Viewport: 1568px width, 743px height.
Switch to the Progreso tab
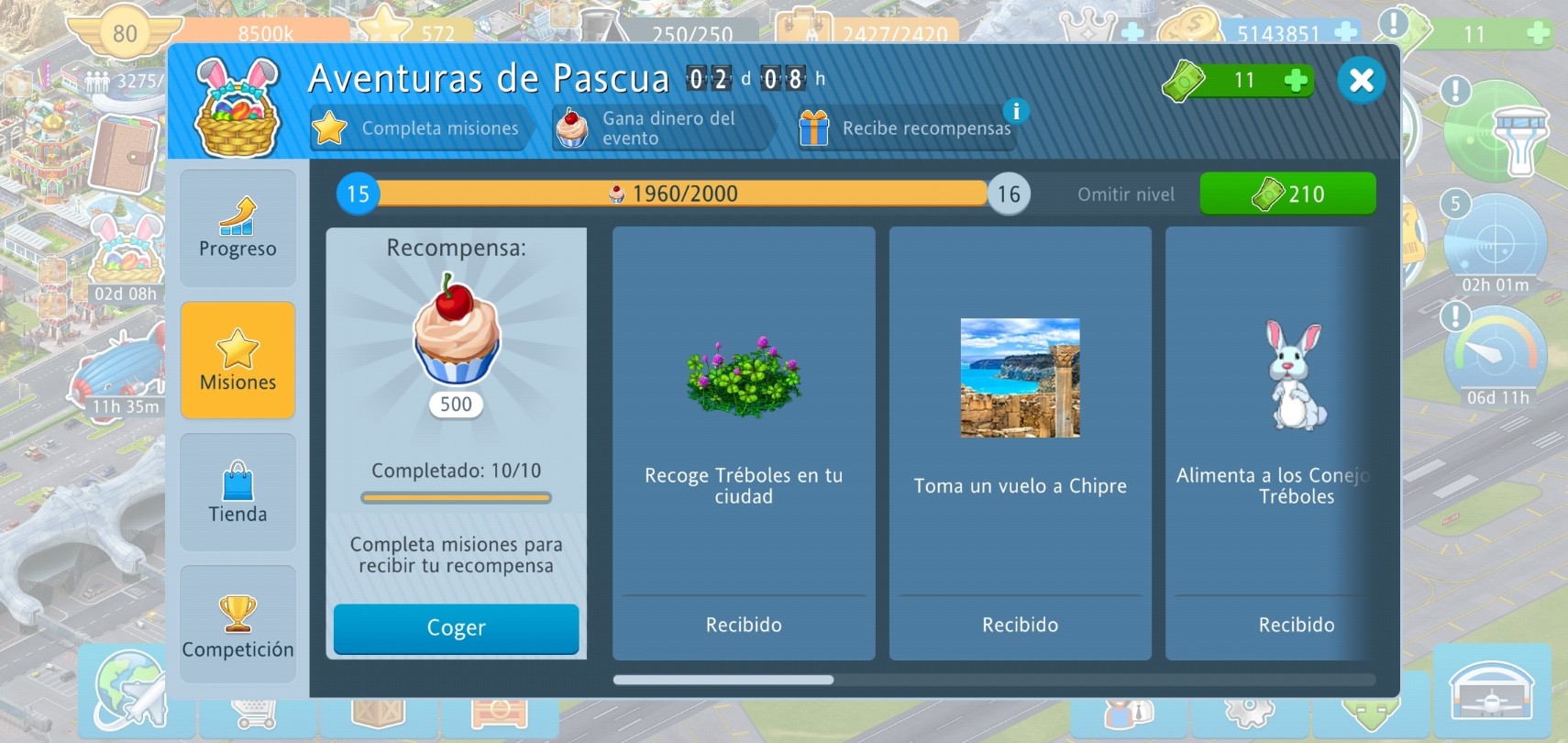tap(237, 227)
